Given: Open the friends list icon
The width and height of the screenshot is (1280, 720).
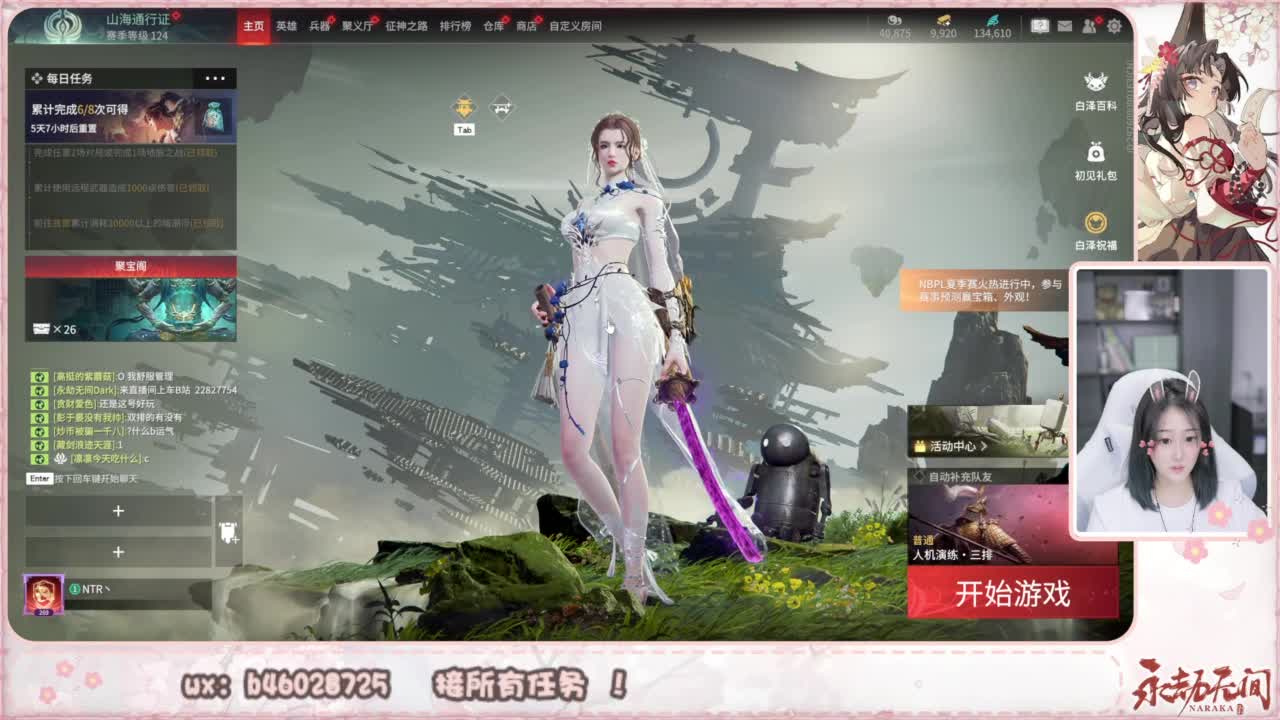Looking at the screenshot, I should pos(1088,25).
